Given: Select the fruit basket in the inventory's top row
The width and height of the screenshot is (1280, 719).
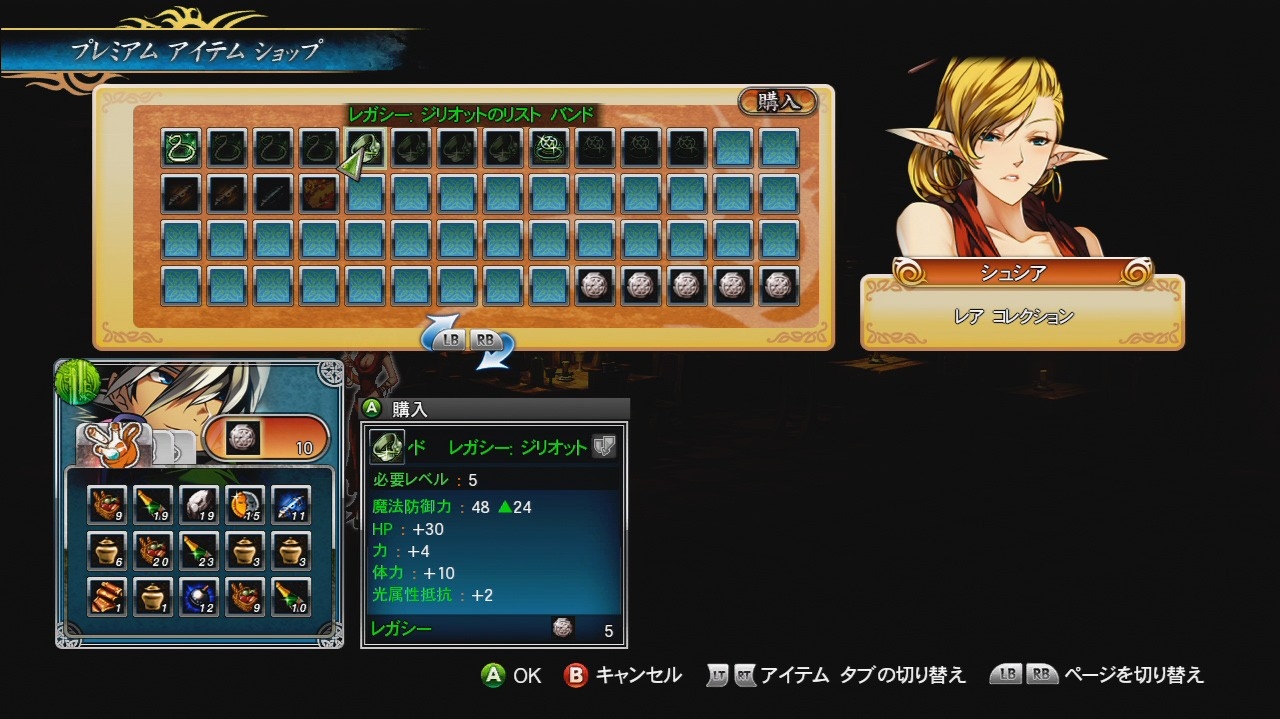Looking at the screenshot, I should pos(107,505).
